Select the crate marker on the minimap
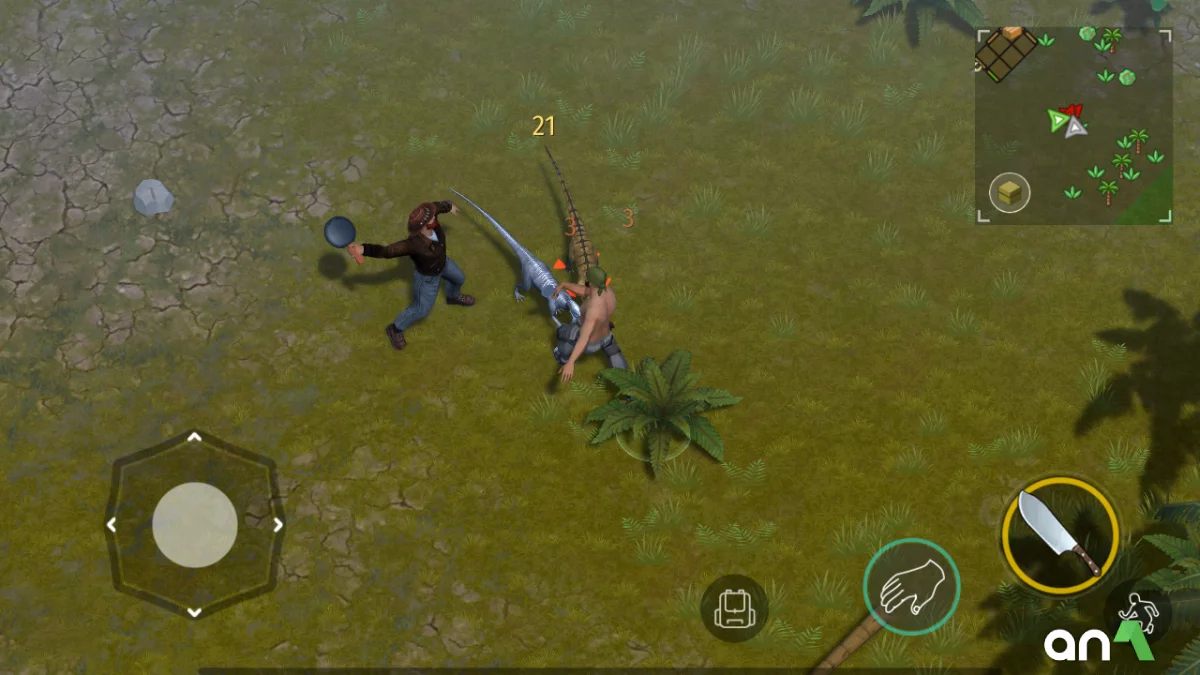The width and height of the screenshot is (1200, 675). [x=1010, y=193]
